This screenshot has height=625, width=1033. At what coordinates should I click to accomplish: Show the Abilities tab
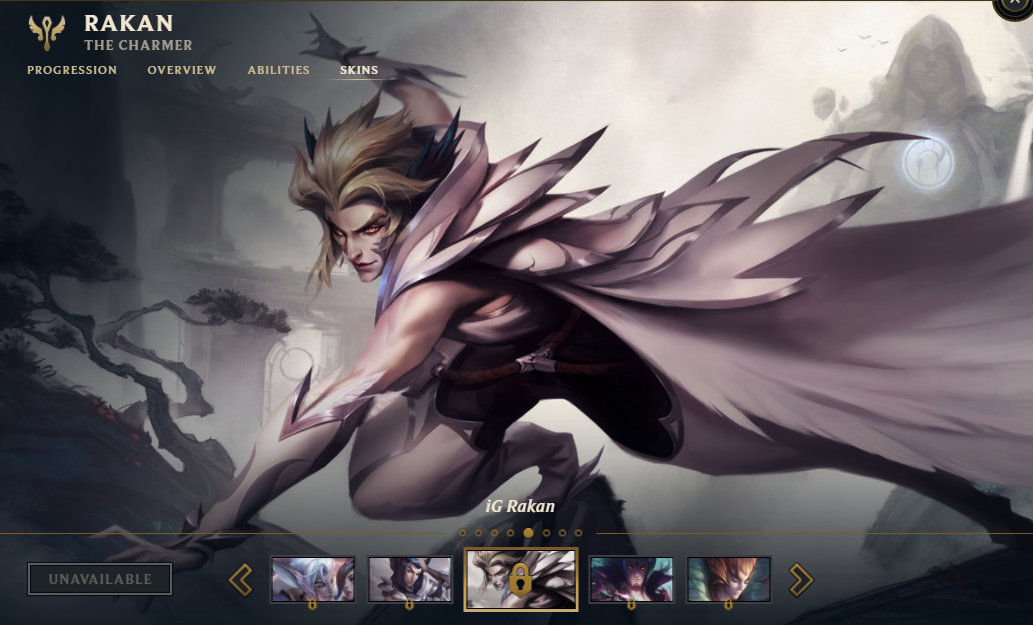279,70
